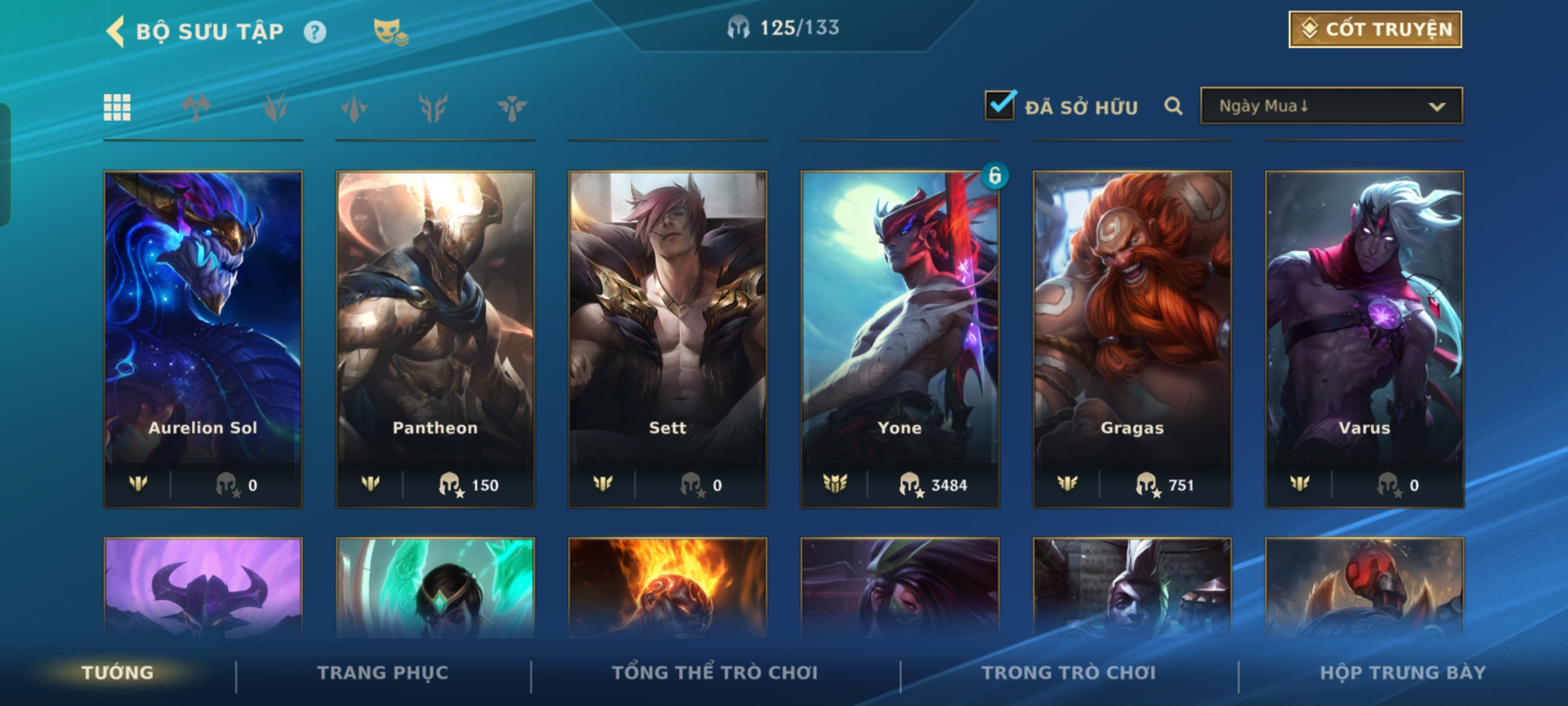Open the gold mask and coins icon
1568x706 pixels.
390,31
